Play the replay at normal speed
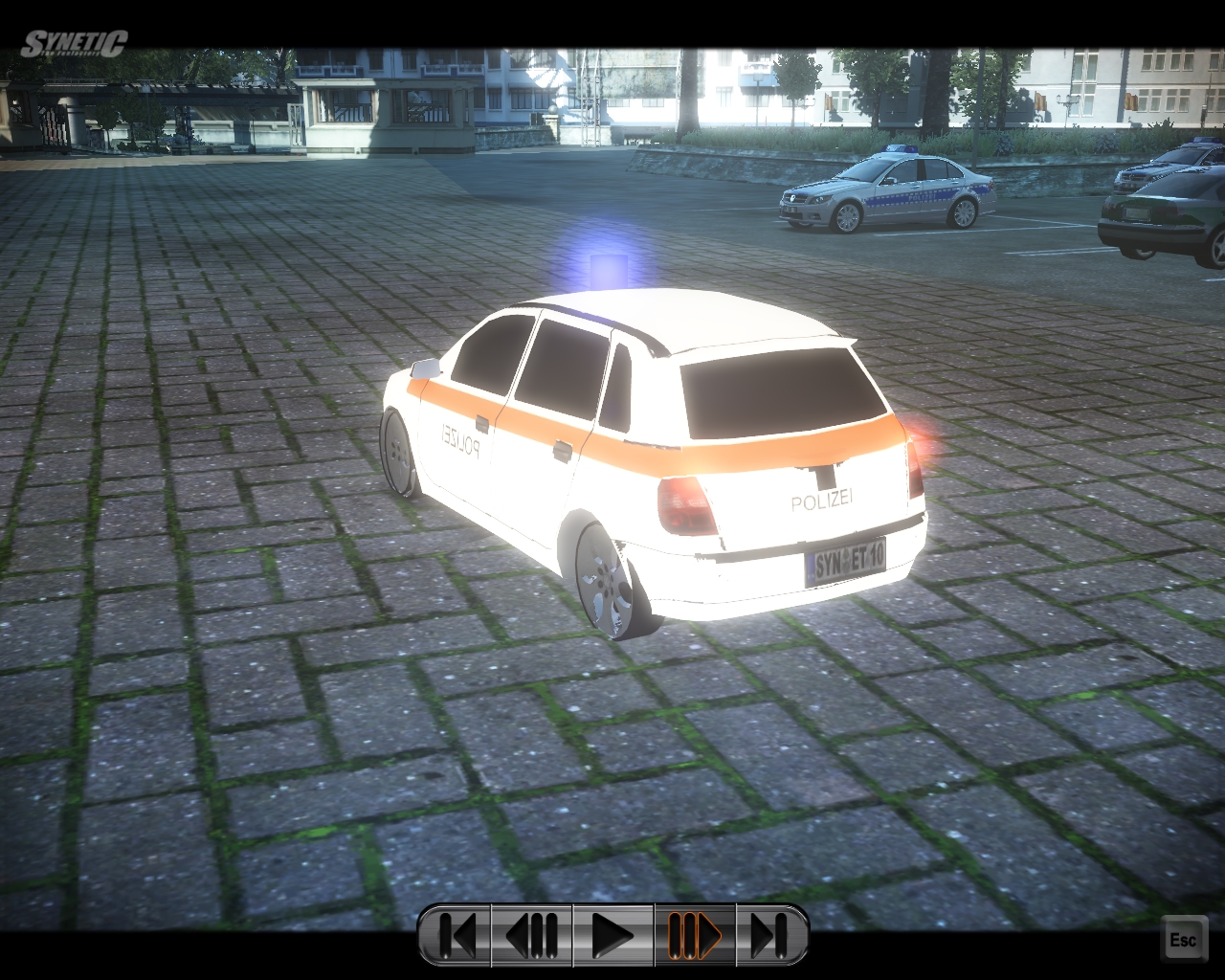The width and height of the screenshot is (1225, 980). click(x=612, y=935)
